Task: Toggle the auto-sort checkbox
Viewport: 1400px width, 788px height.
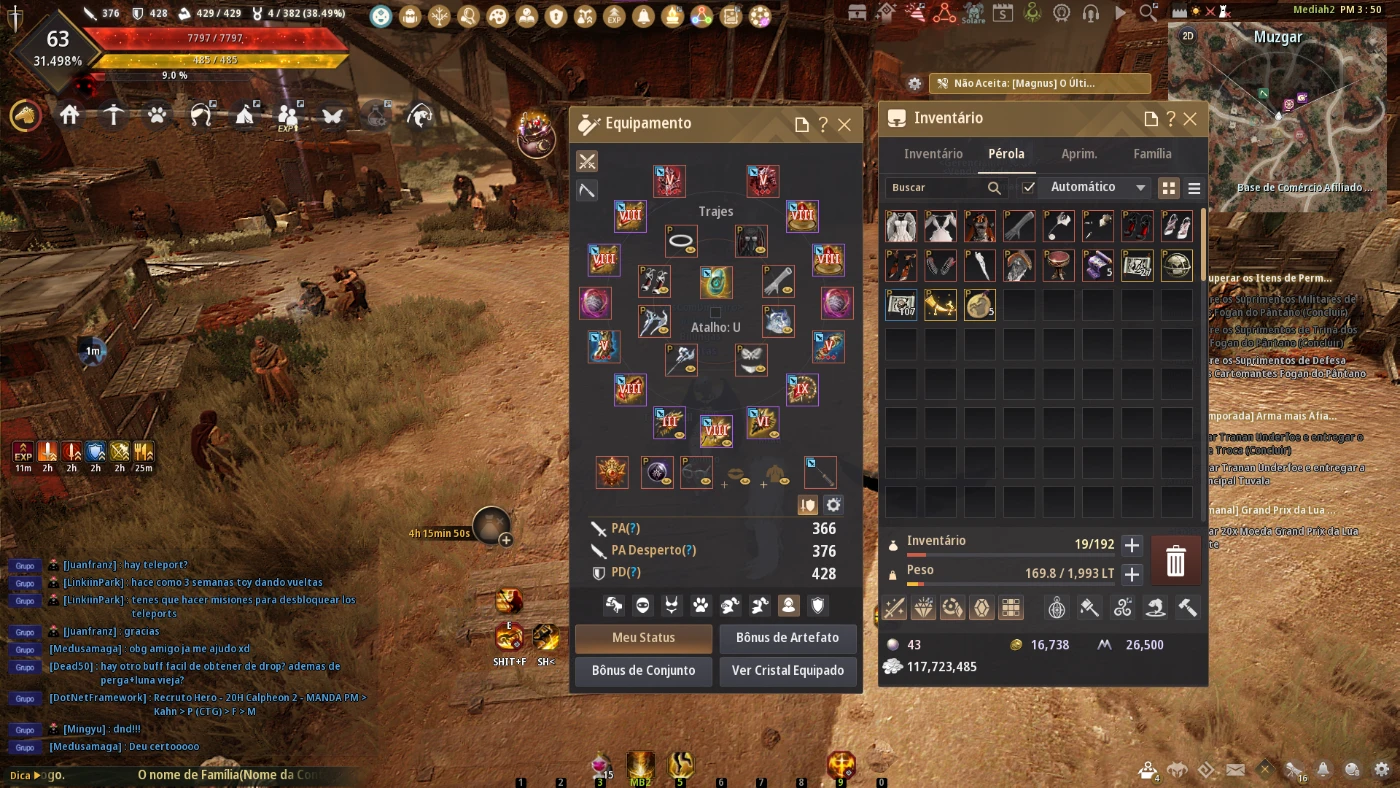Action: (1029, 187)
